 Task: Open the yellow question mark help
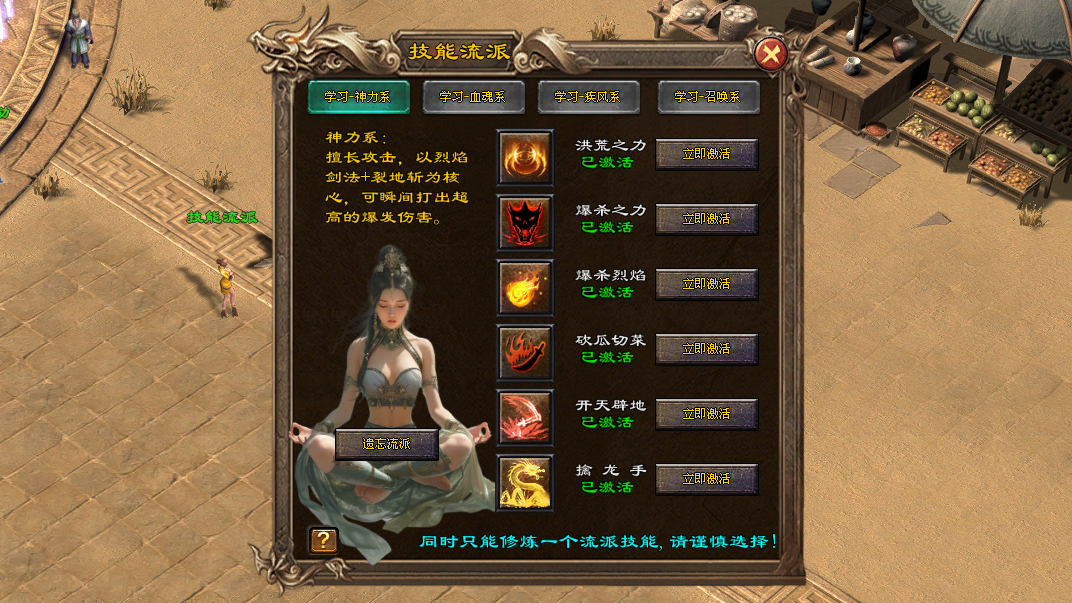tap(323, 541)
